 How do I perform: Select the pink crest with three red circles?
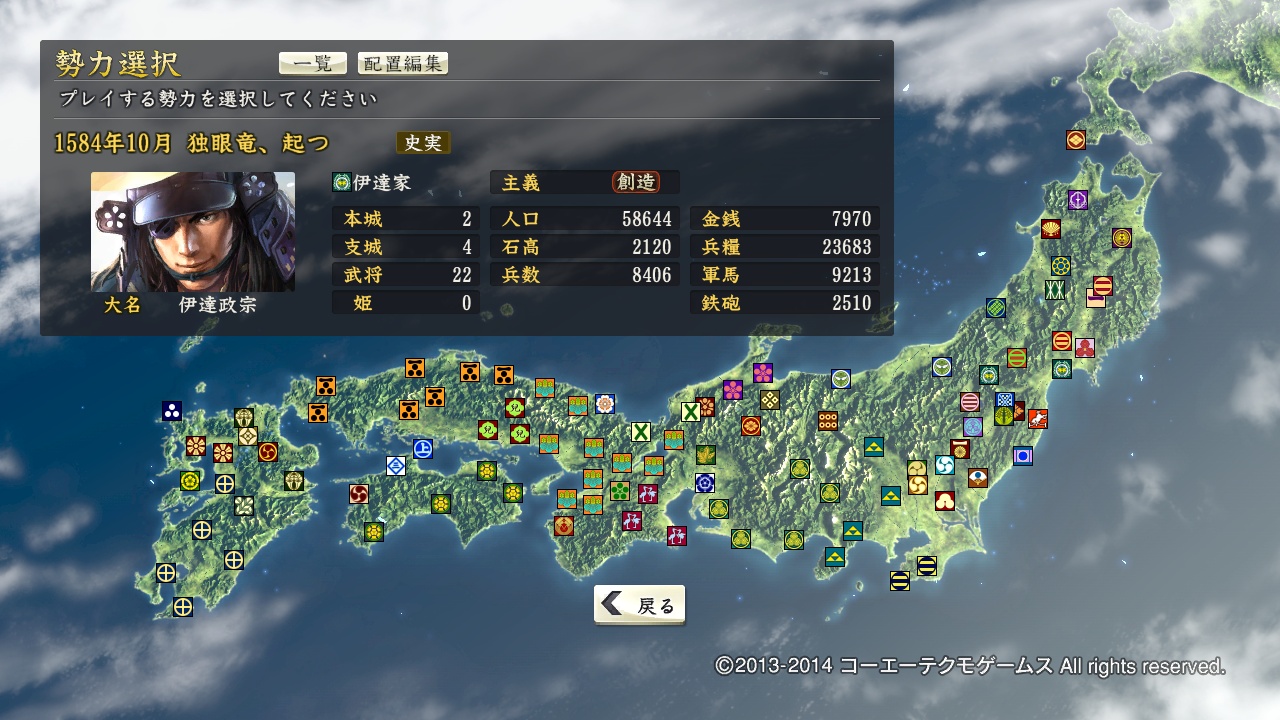click(1085, 347)
